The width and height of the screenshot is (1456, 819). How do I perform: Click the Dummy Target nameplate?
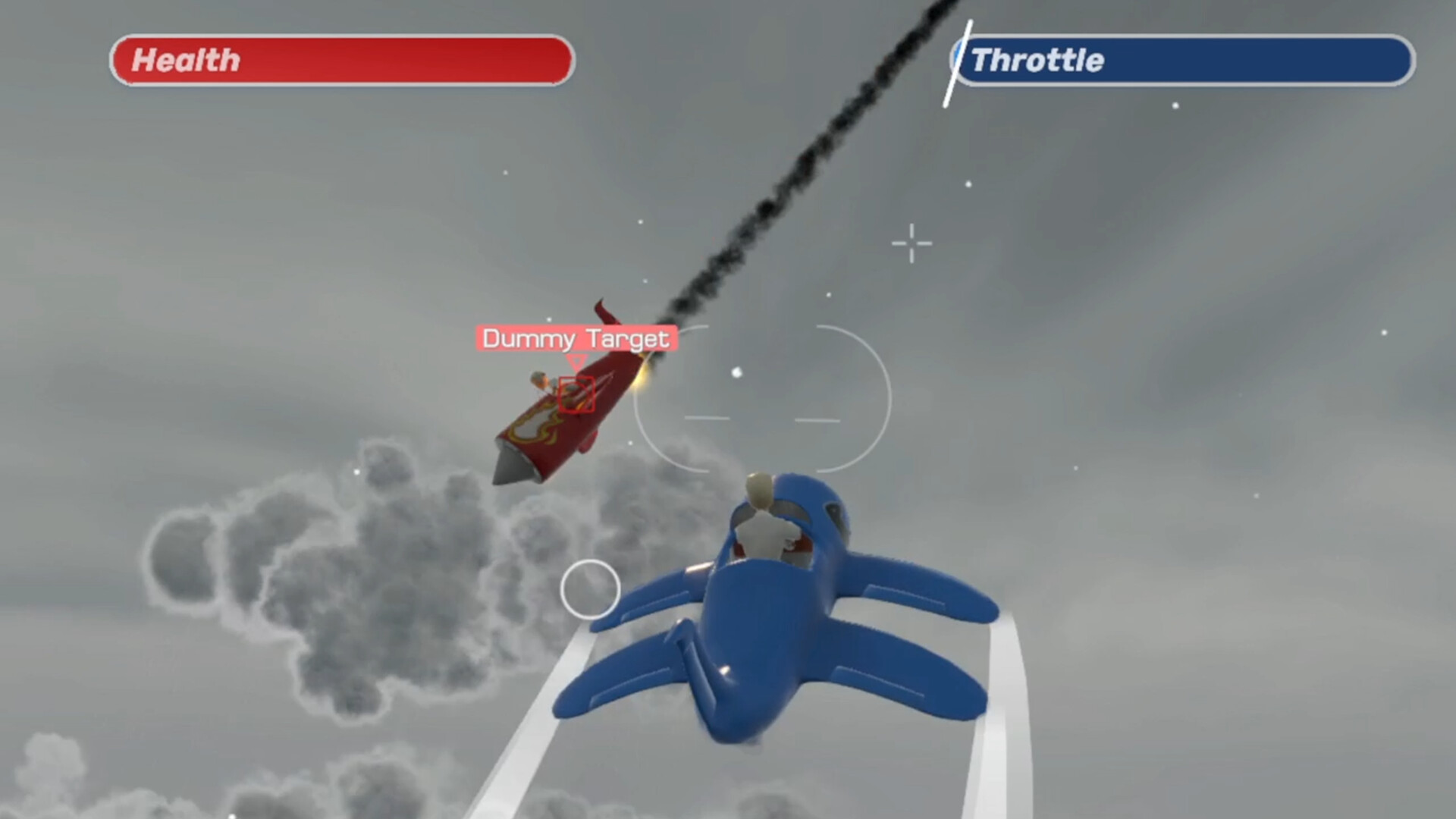point(578,339)
